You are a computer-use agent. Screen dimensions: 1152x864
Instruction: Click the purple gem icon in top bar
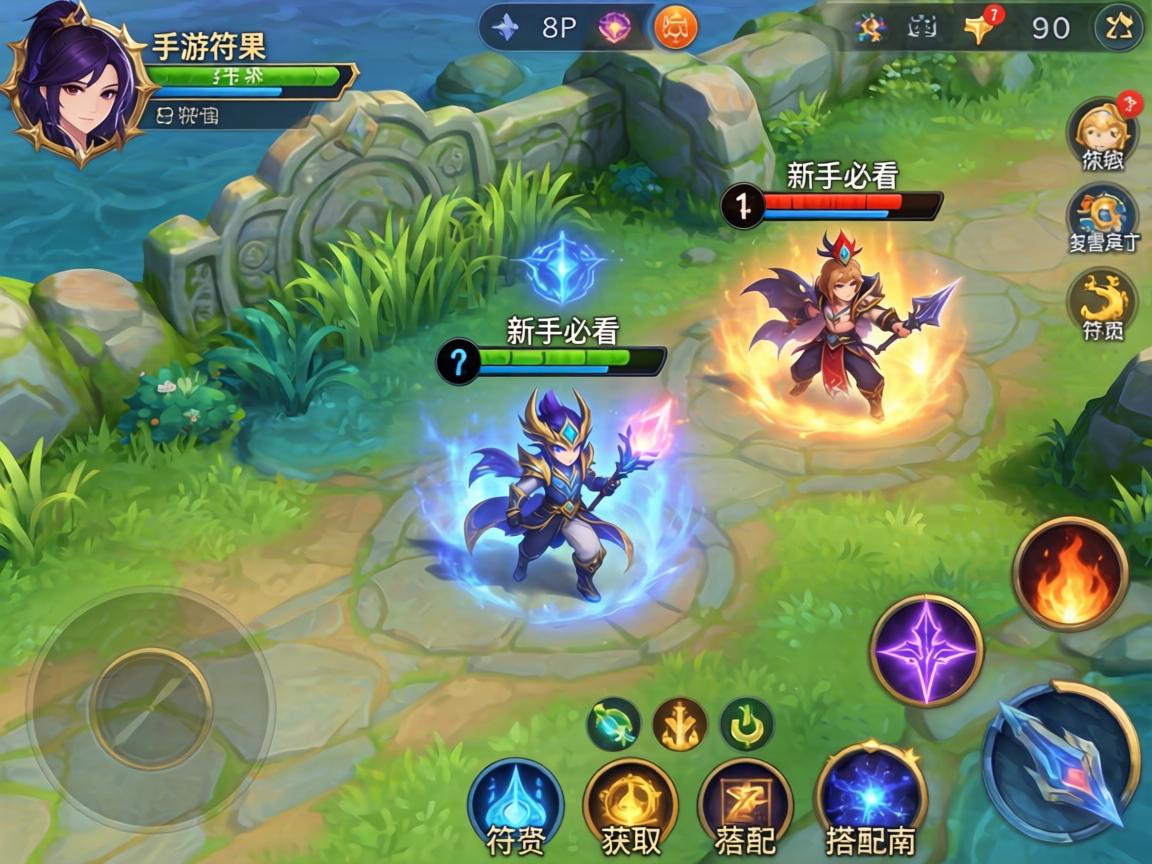pos(614,27)
